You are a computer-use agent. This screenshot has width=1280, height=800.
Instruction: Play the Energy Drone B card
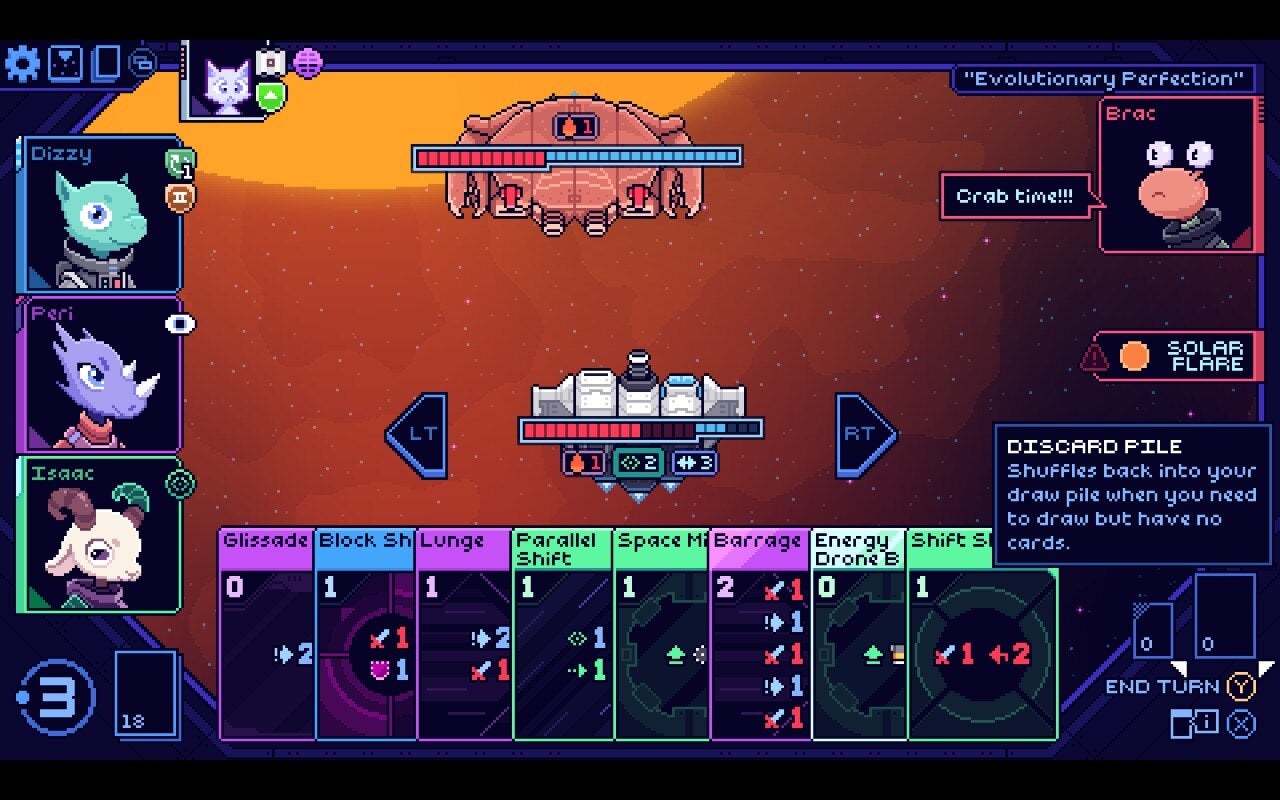click(x=858, y=640)
